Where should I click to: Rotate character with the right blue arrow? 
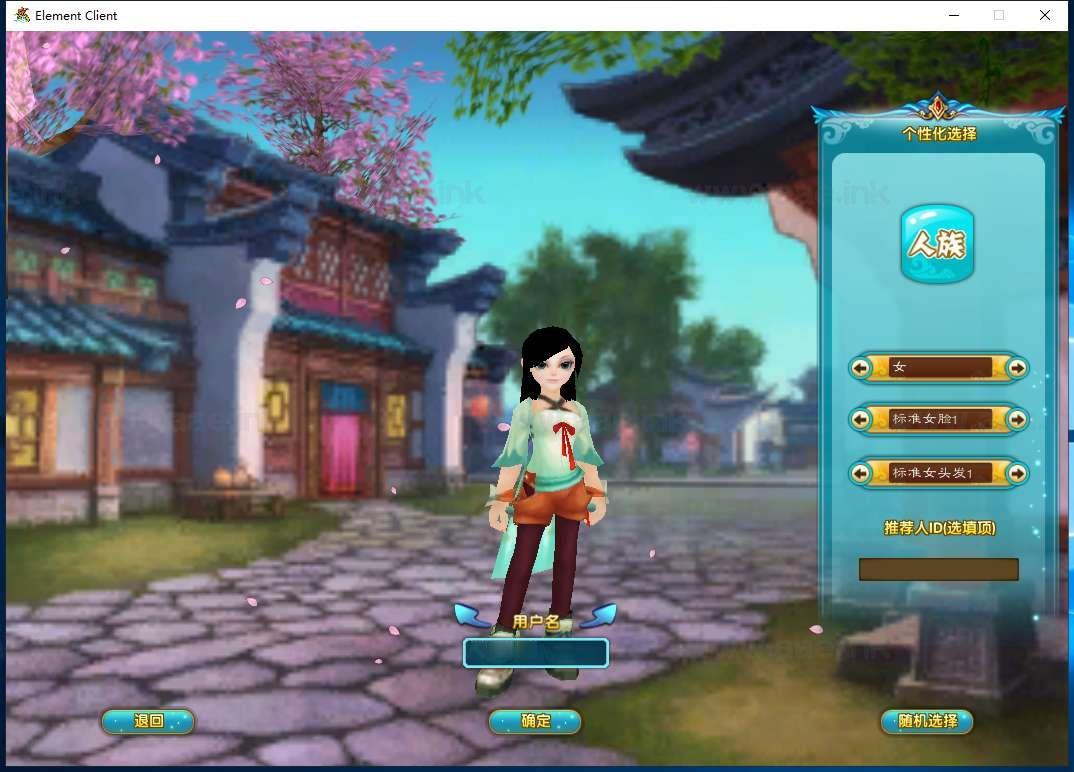598,615
